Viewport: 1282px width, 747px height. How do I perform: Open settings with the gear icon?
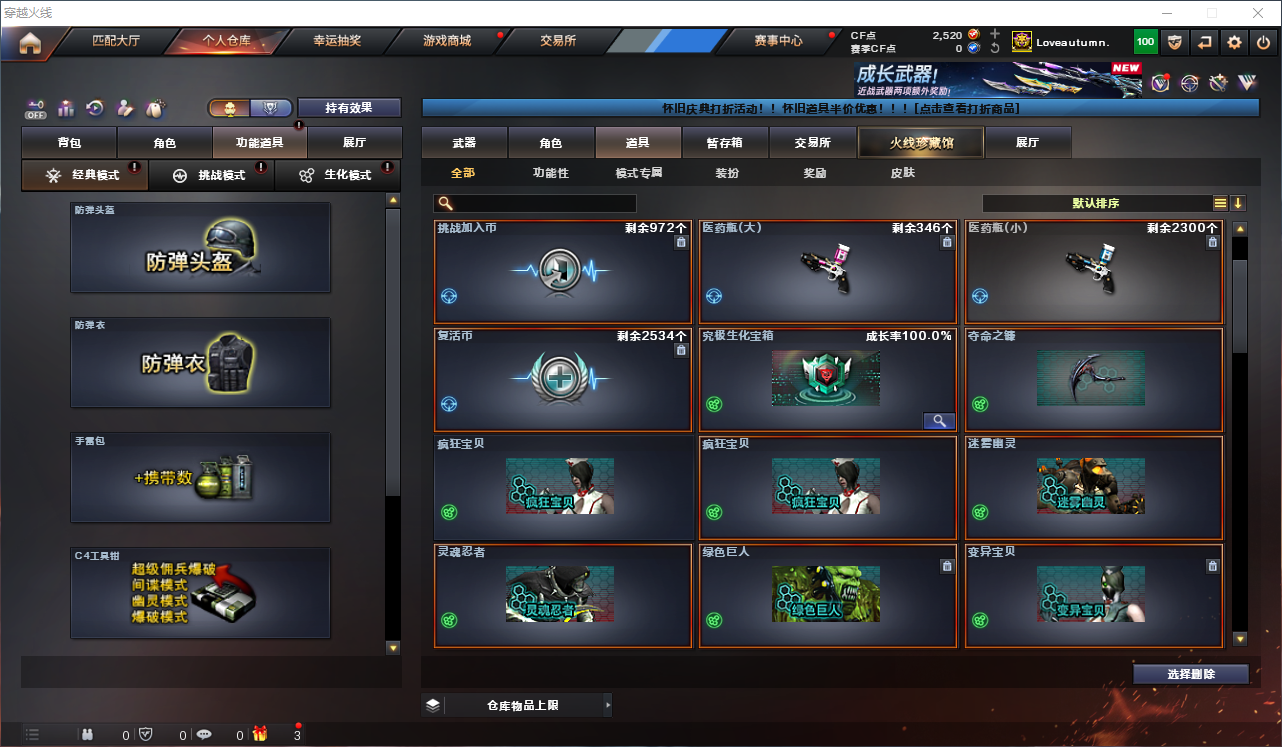pos(1235,42)
